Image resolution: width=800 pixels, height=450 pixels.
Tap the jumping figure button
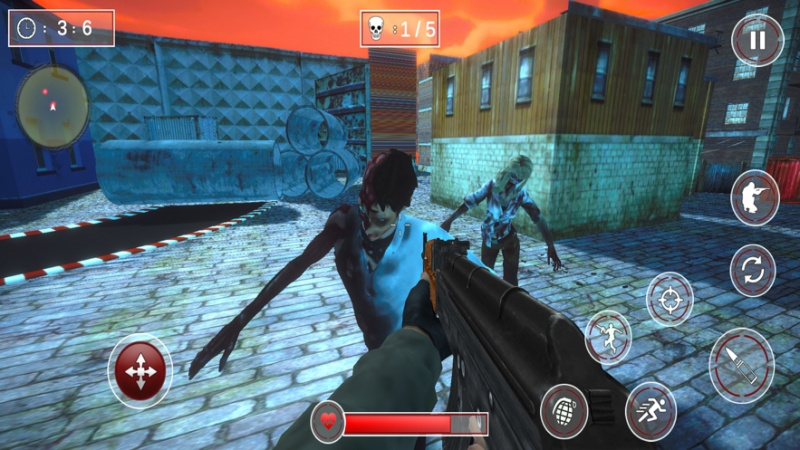click(608, 336)
